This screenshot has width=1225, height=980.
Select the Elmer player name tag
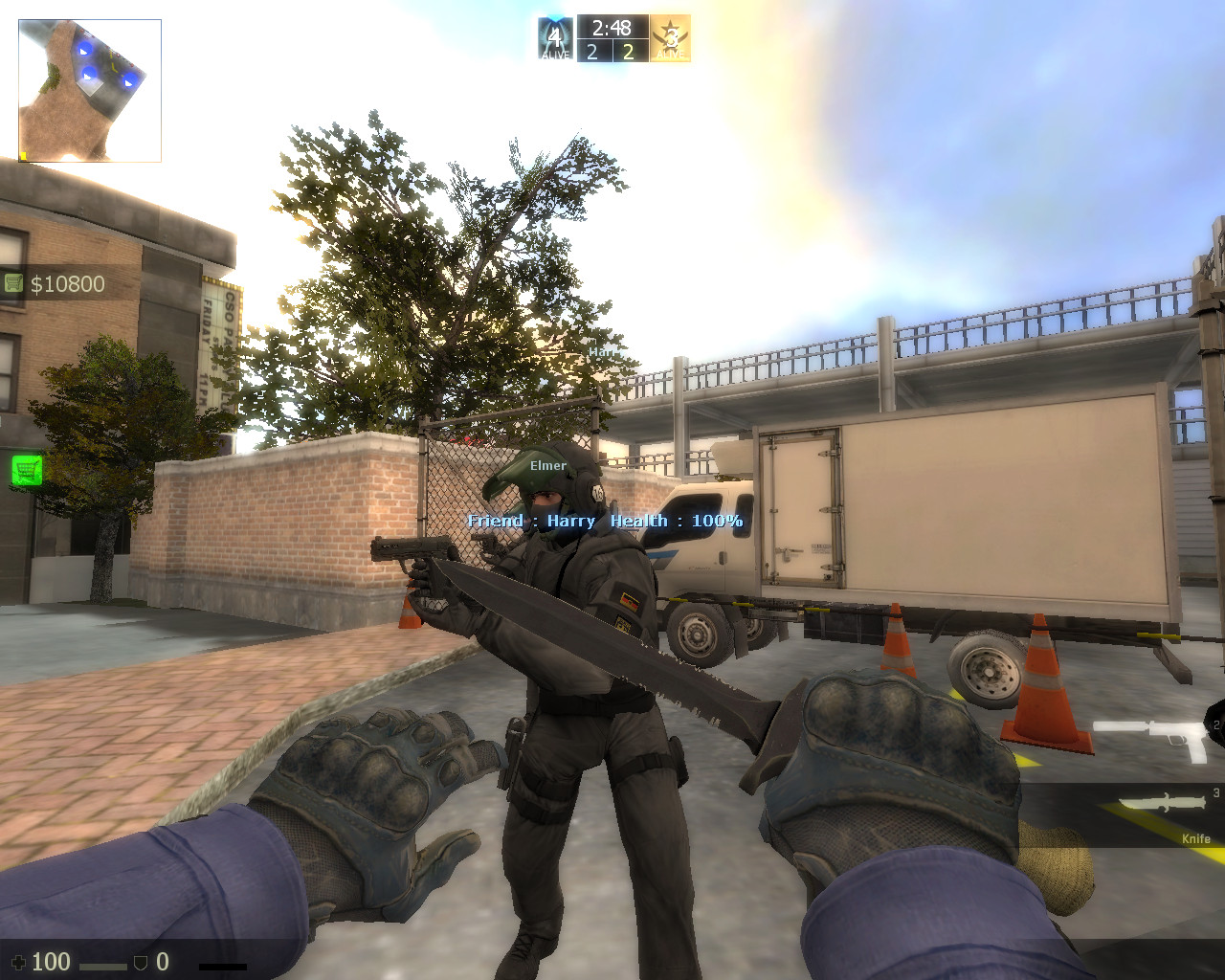point(547,466)
